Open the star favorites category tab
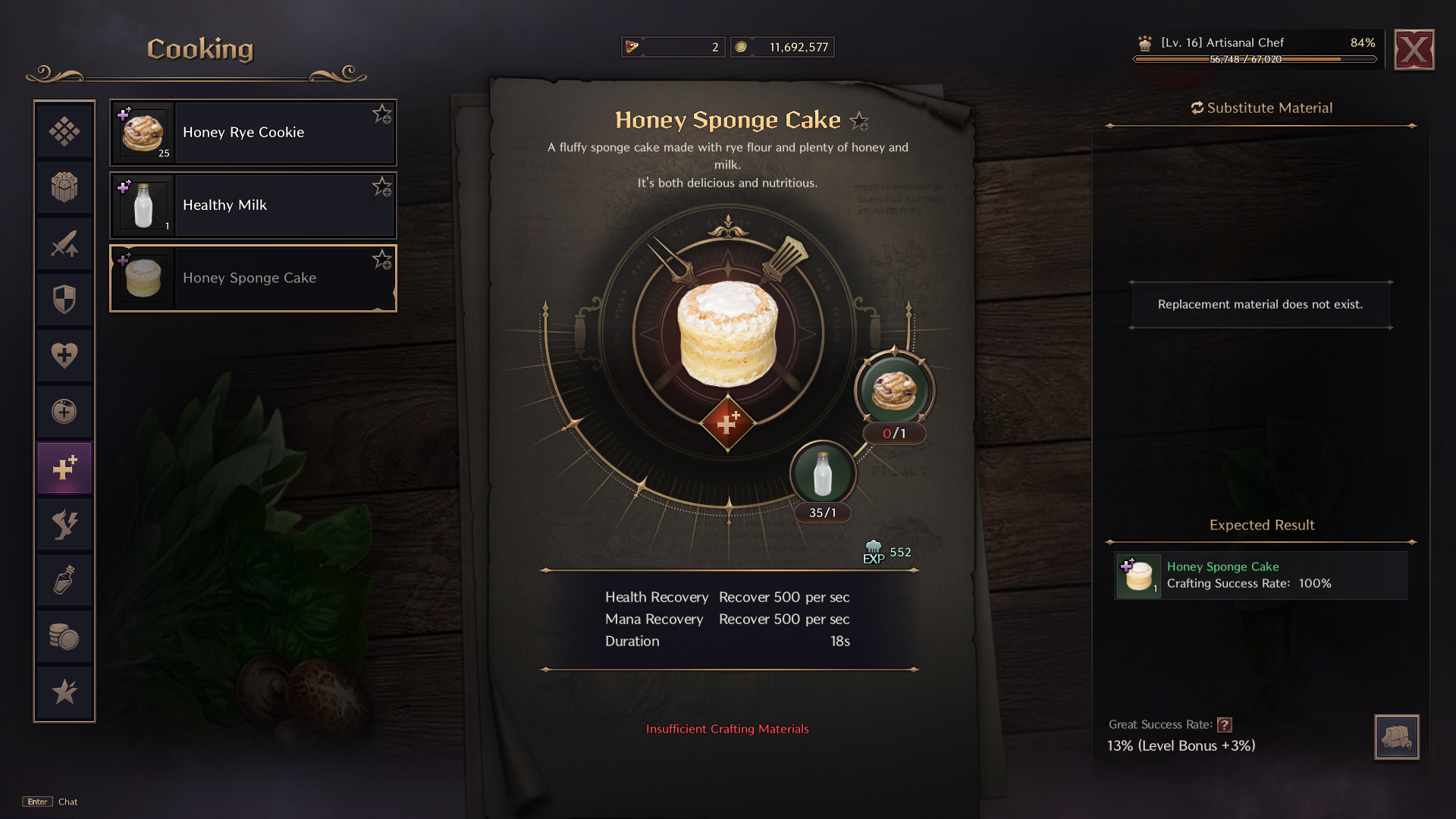This screenshot has width=1456, height=819. [x=64, y=692]
